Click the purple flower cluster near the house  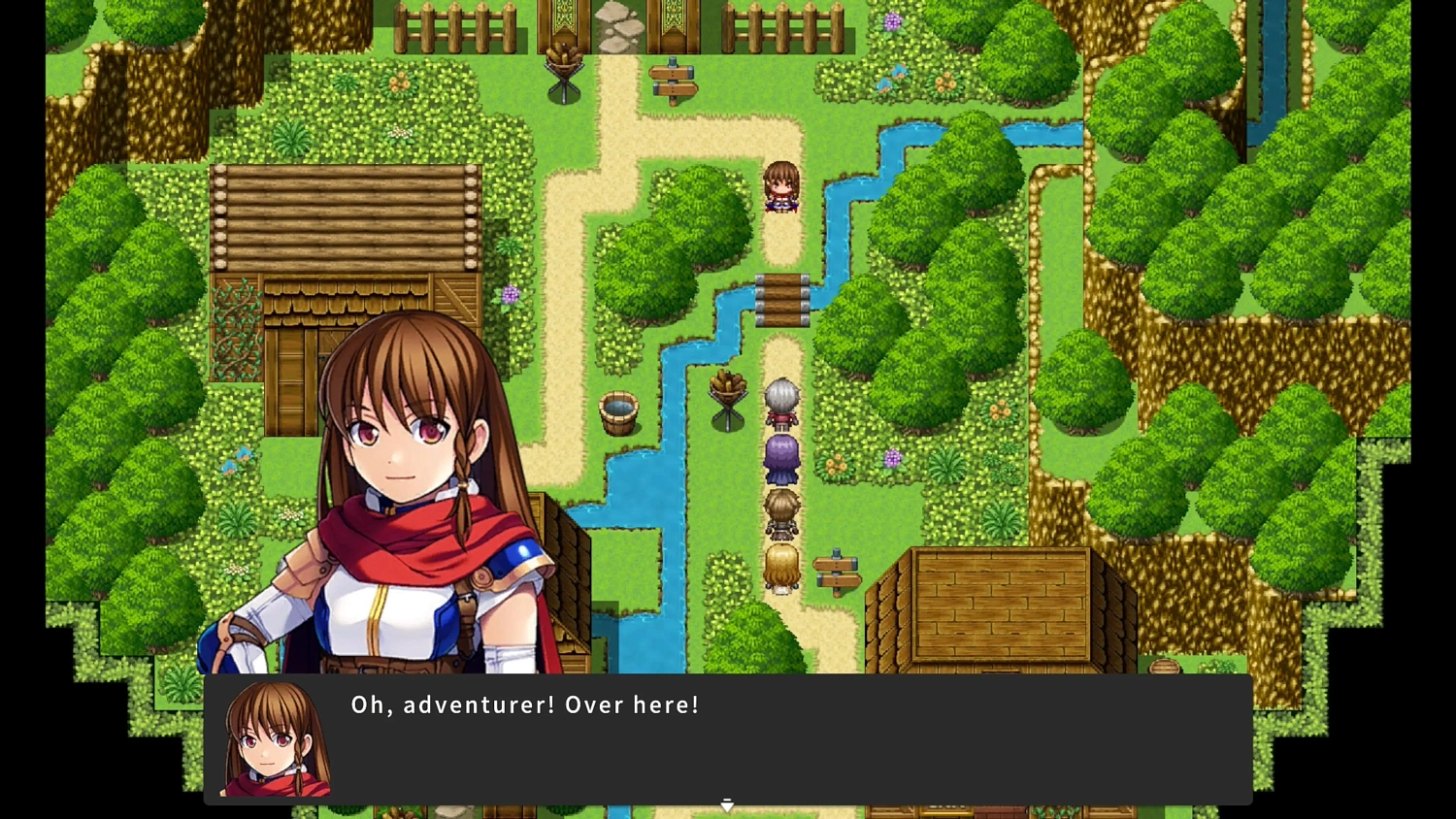[x=511, y=294]
